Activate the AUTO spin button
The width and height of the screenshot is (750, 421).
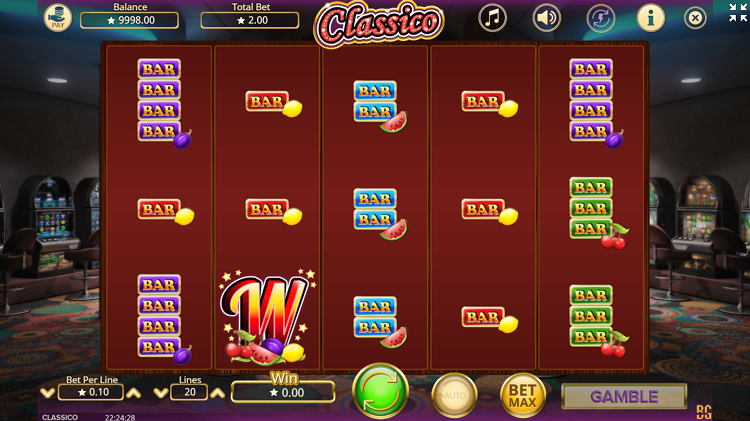(x=454, y=395)
